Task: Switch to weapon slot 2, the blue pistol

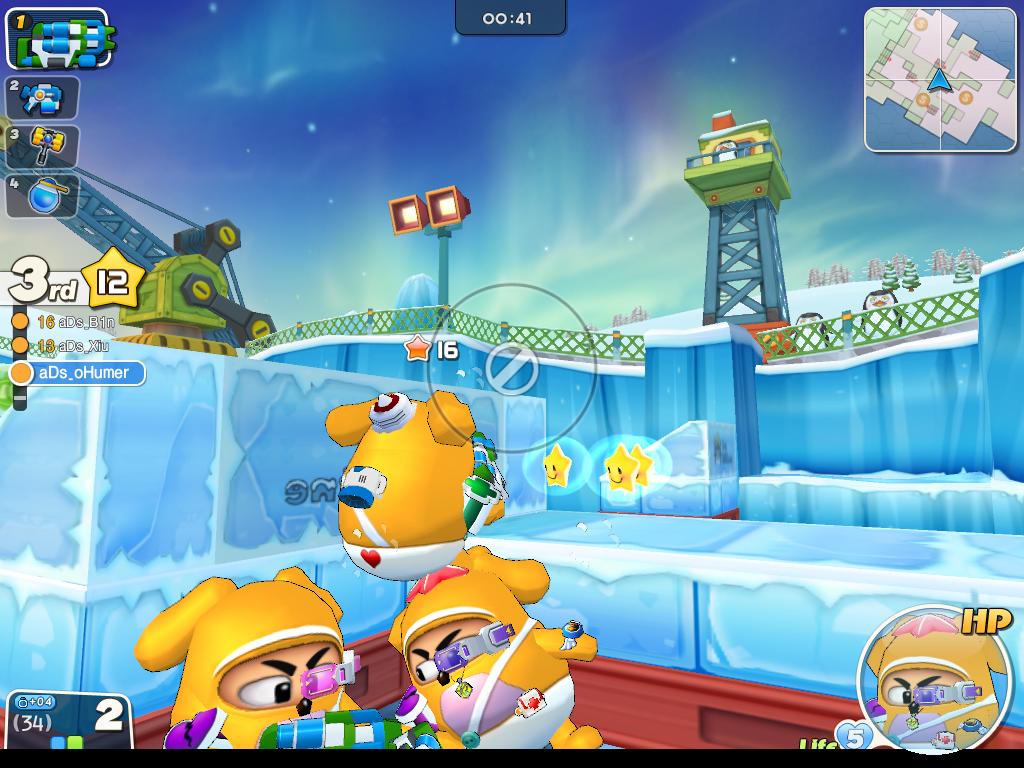Action: (x=43, y=98)
